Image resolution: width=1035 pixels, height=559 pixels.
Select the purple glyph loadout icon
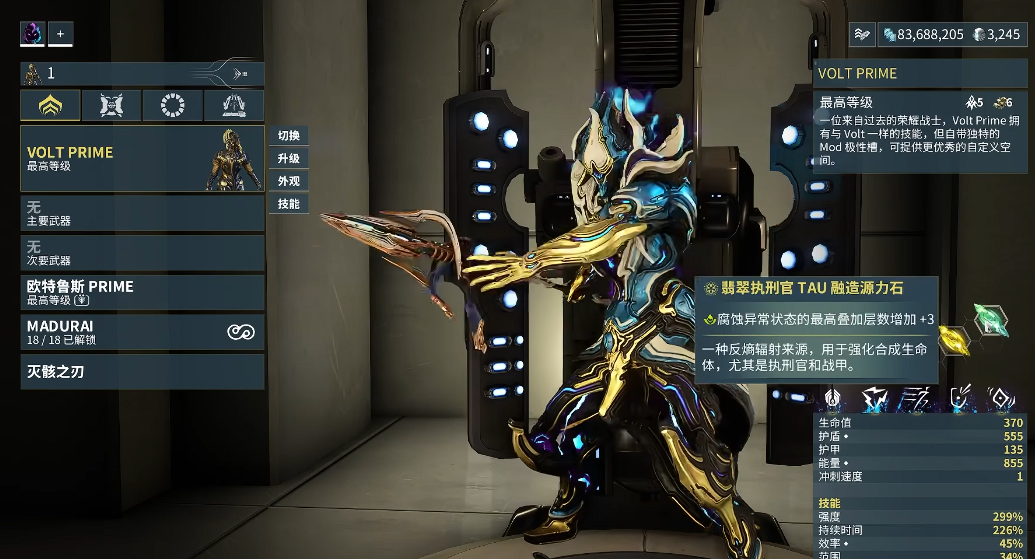33,34
